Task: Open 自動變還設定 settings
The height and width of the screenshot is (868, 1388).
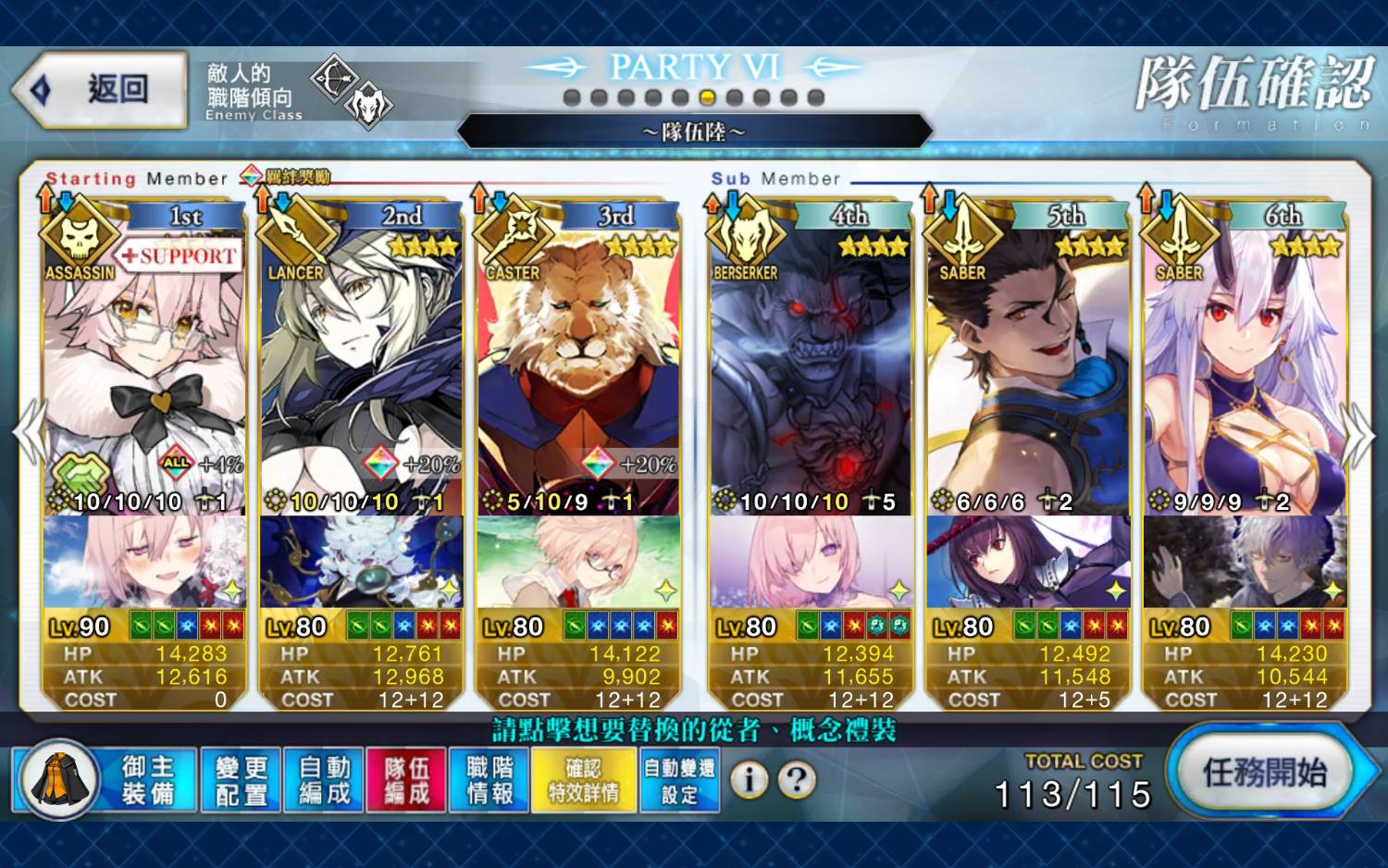Action: pyautogui.click(x=678, y=780)
